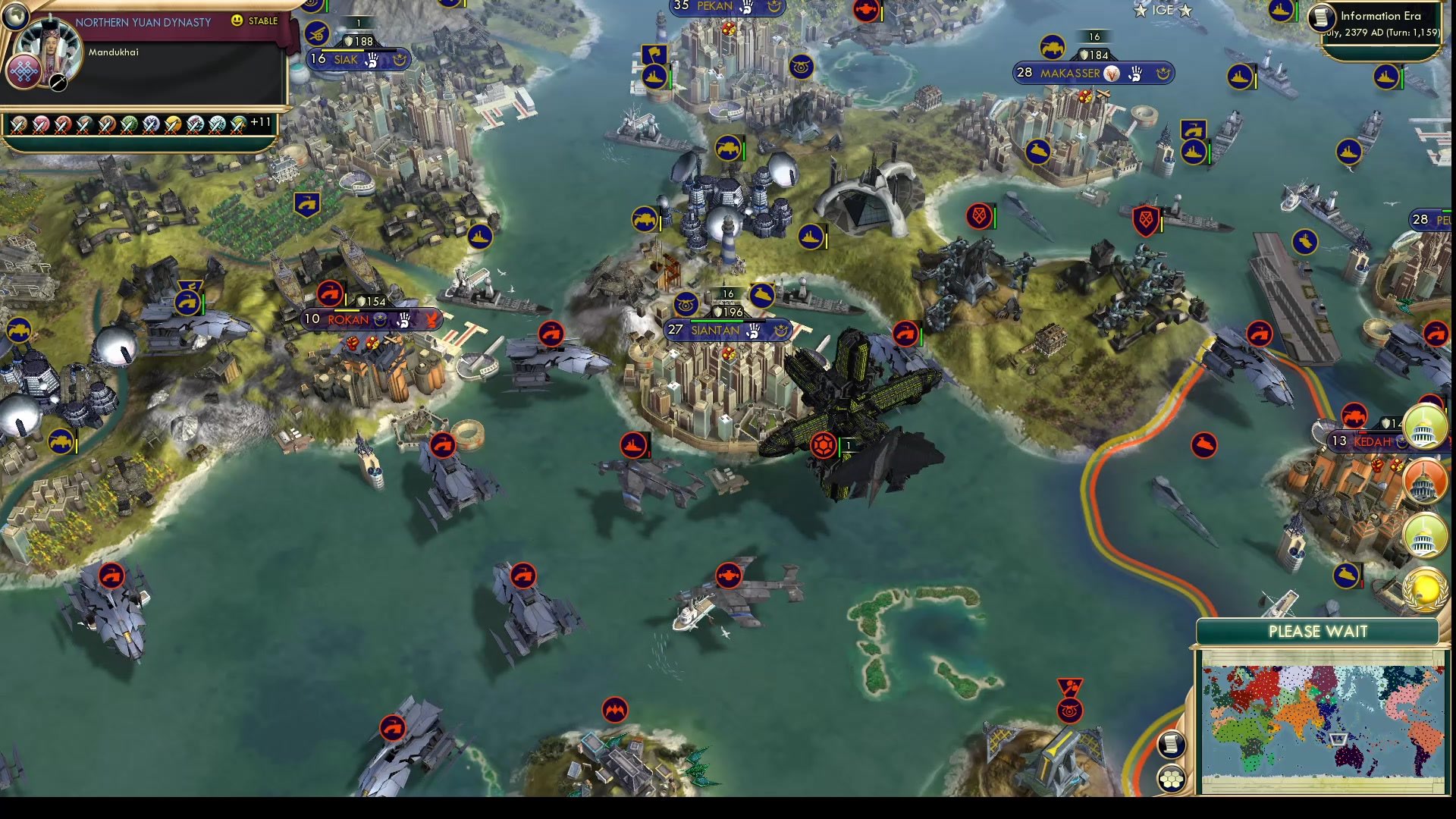Open the notification scroll icon beside the minimap
This screenshot has height=819, width=1456.
click(1172, 745)
